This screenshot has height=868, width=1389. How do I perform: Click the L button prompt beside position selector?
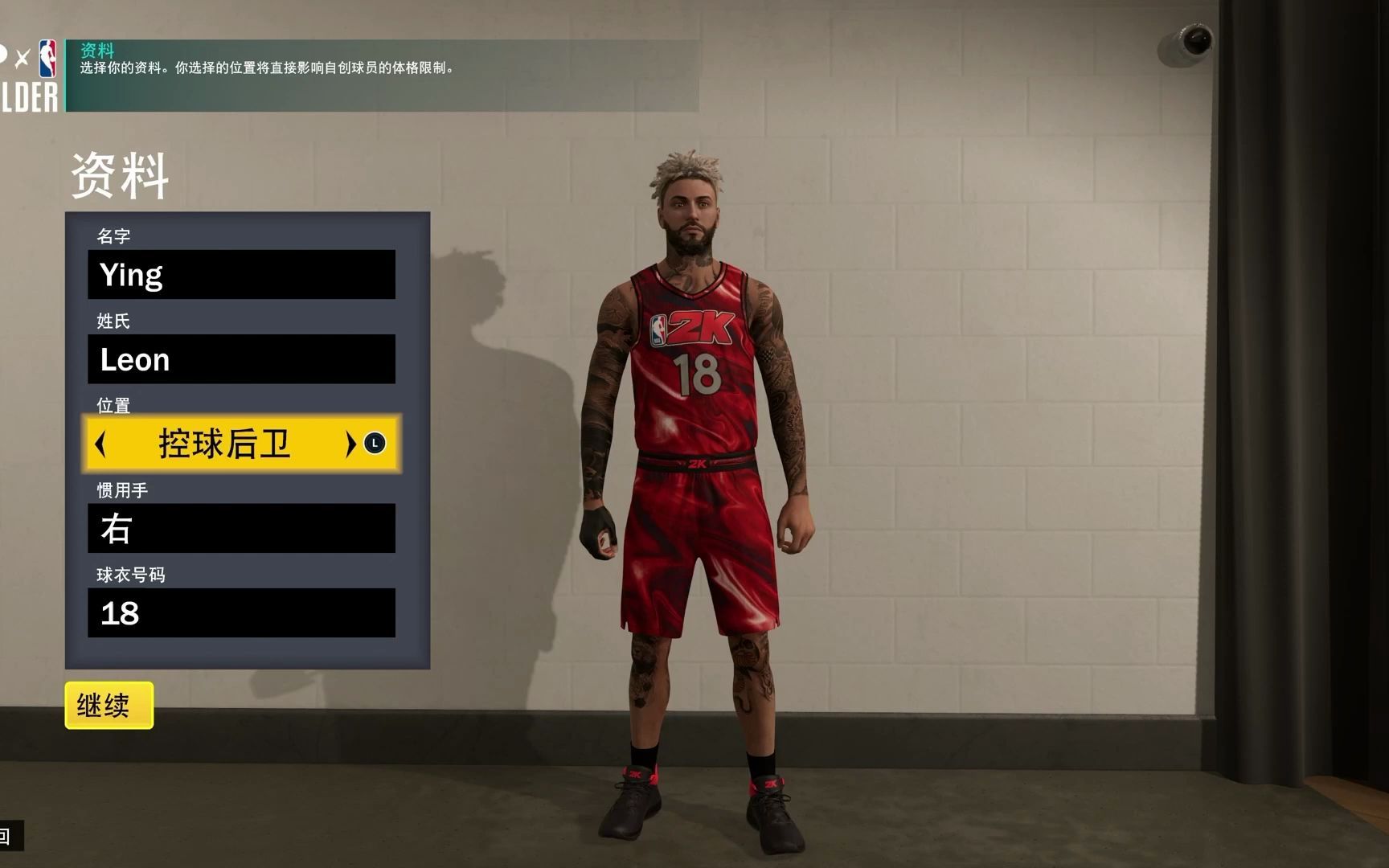pyautogui.click(x=375, y=442)
